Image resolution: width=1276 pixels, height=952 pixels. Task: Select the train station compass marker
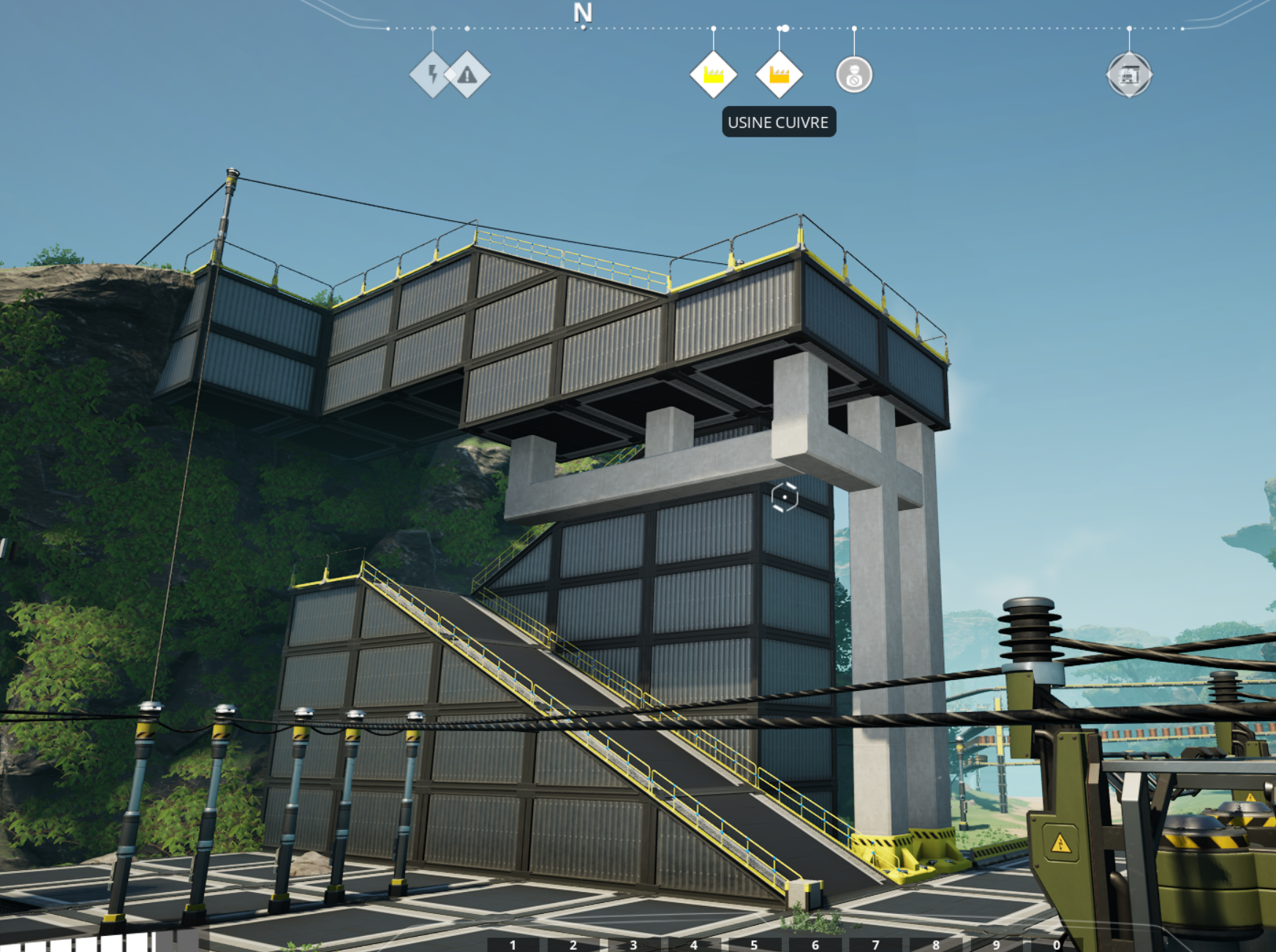[1129, 75]
